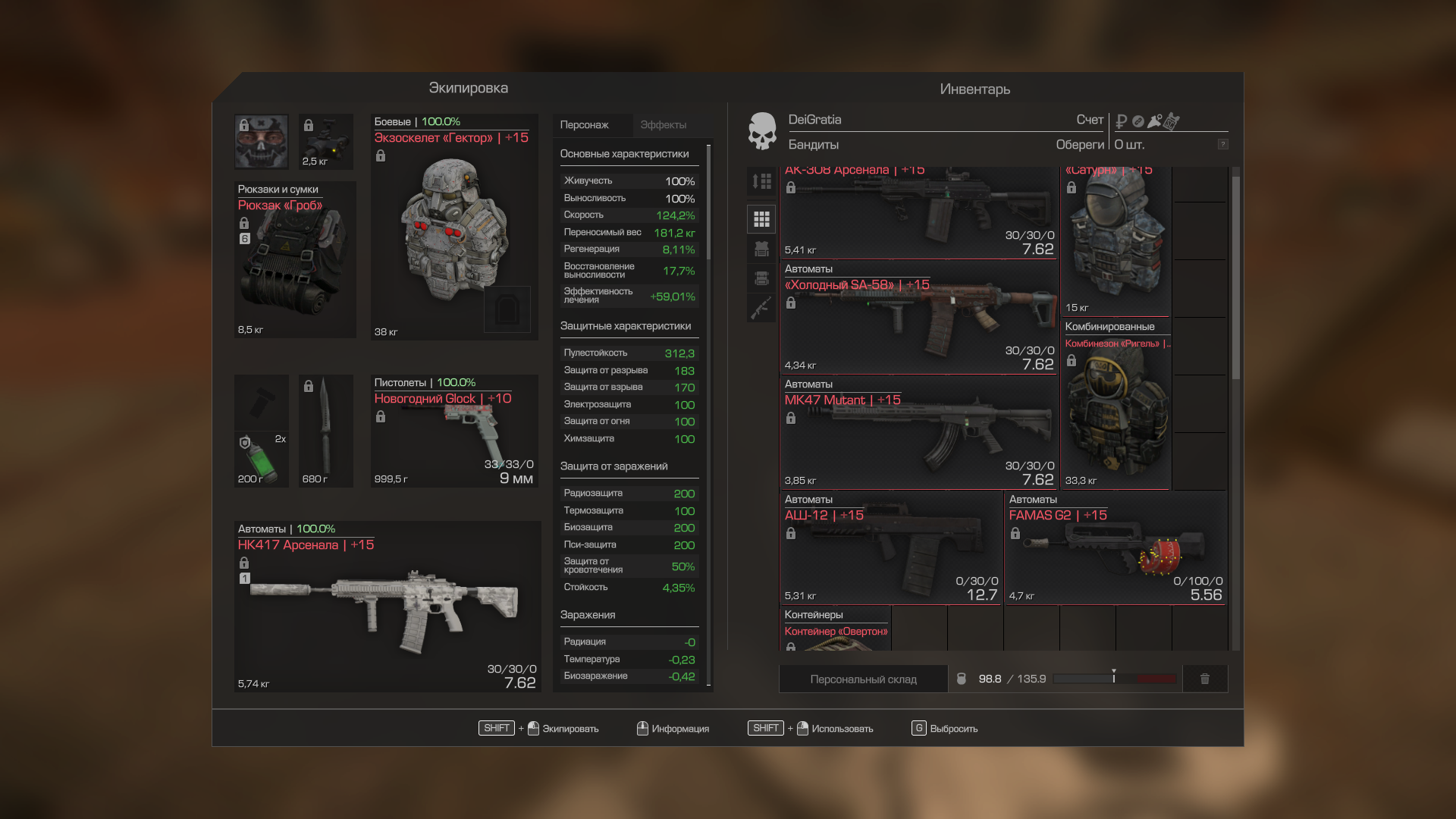
Task: Select the night vision device slot
Action: (x=326, y=142)
